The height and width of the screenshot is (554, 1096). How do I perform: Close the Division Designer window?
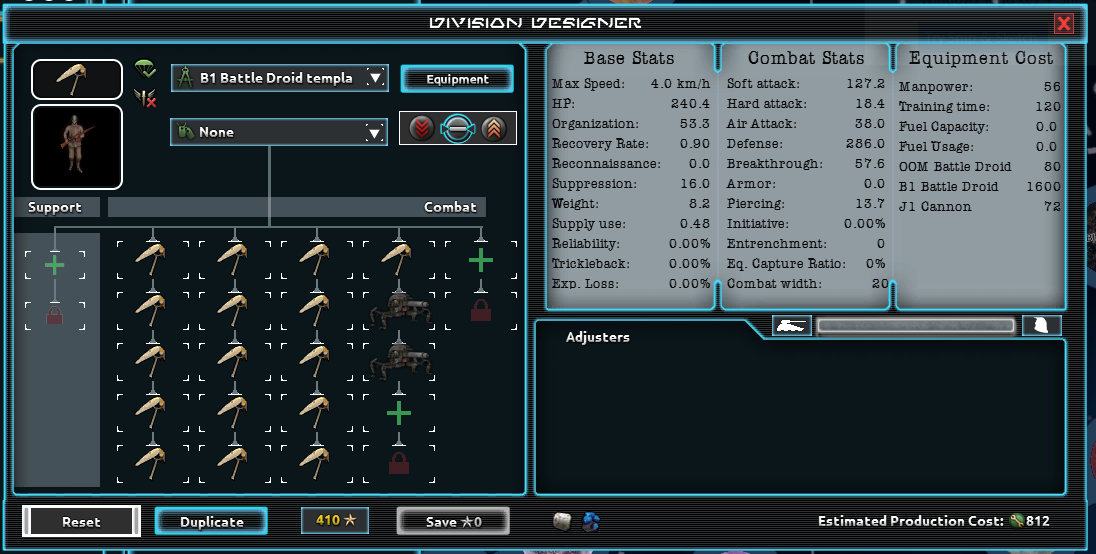pos(1064,24)
